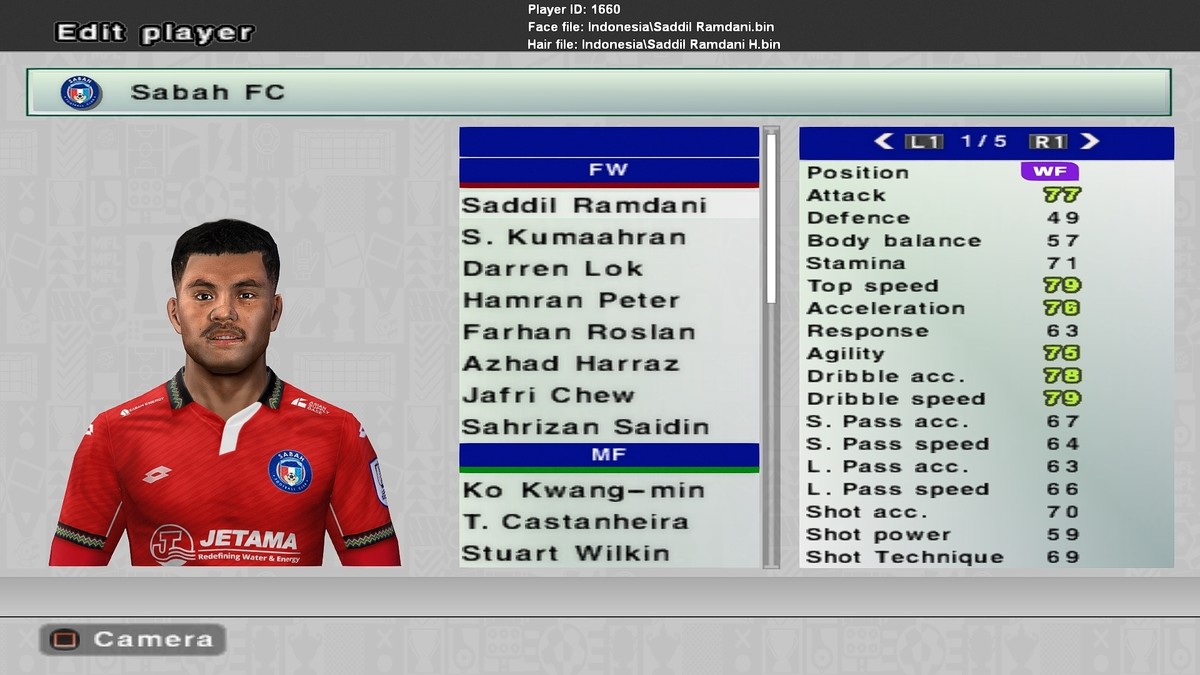Go to the next stats page arrow
The height and width of the screenshot is (675, 1200).
[1090, 142]
